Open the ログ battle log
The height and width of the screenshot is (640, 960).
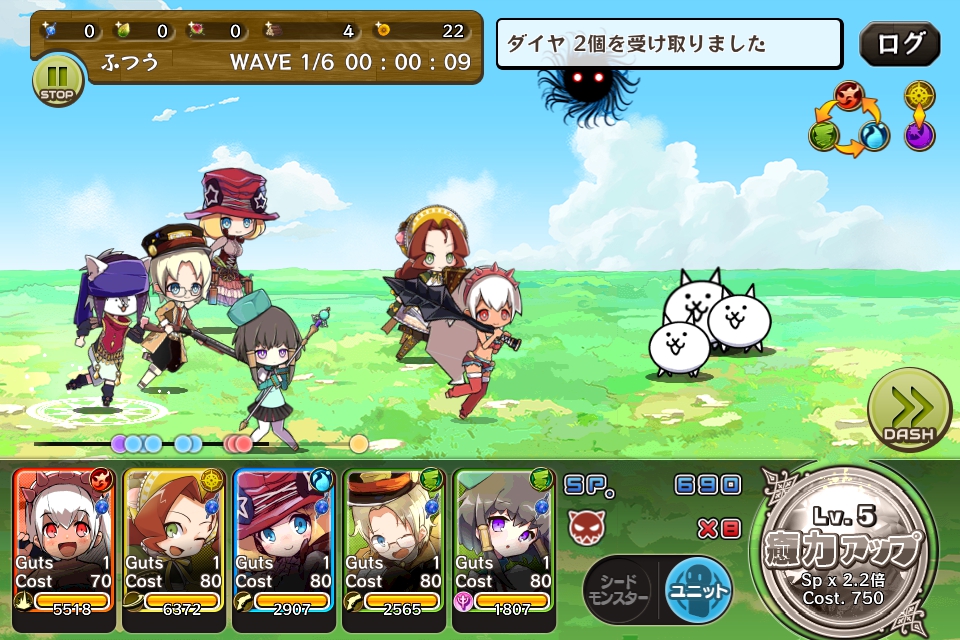coord(899,44)
